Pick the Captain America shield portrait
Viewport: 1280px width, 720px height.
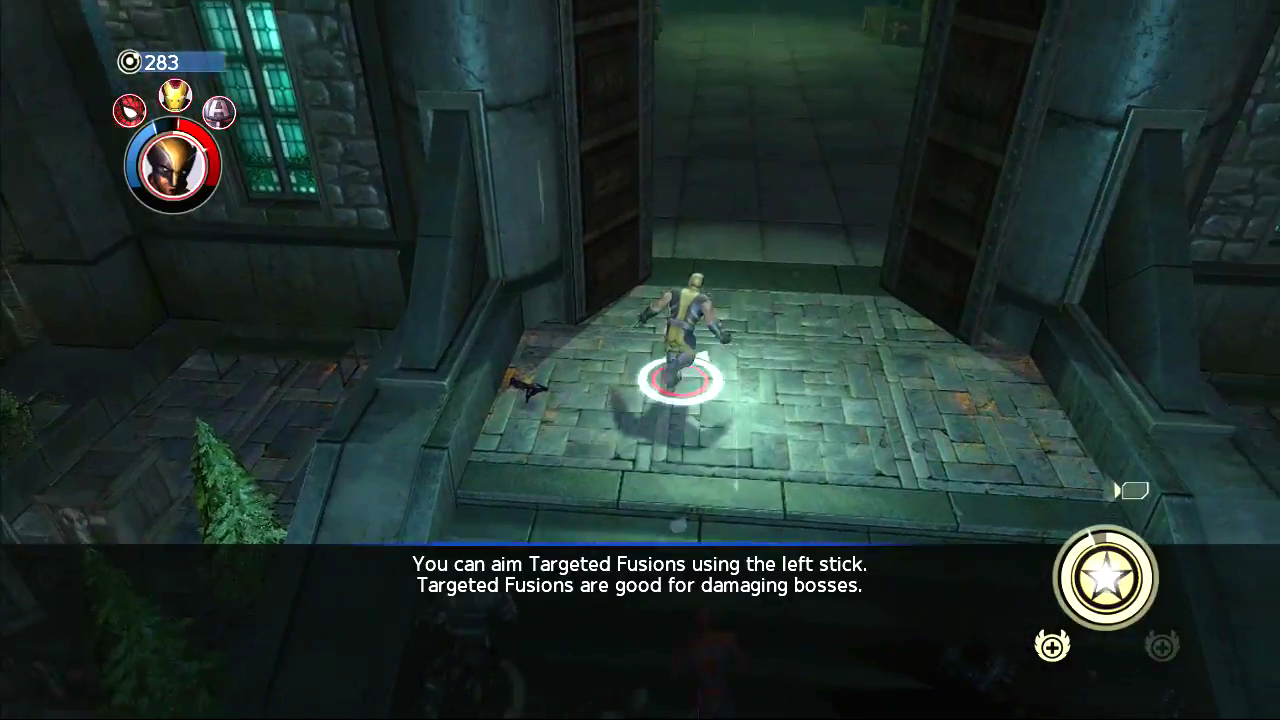tap(219, 111)
